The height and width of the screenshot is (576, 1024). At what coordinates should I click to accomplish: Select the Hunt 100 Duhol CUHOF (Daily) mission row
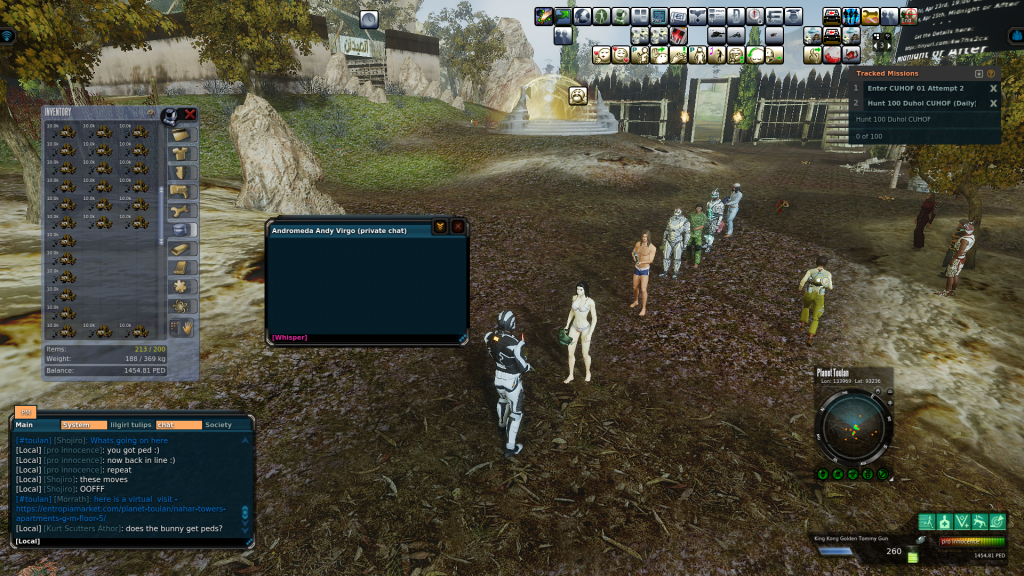coord(915,103)
